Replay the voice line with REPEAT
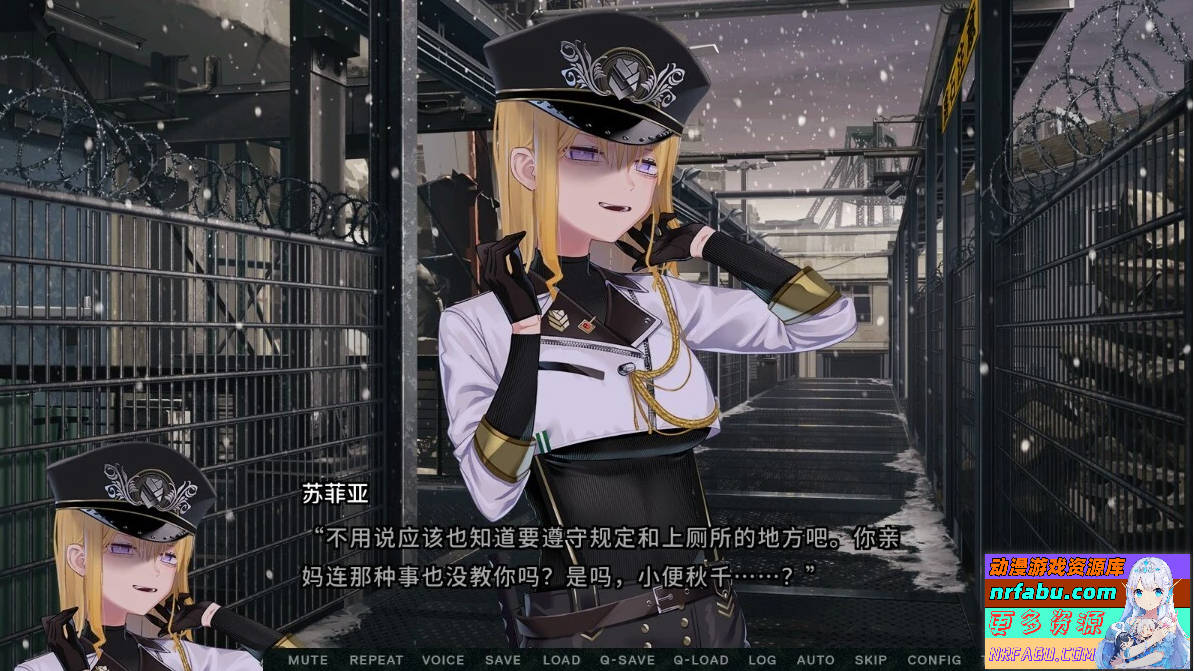 pos(376,660)
